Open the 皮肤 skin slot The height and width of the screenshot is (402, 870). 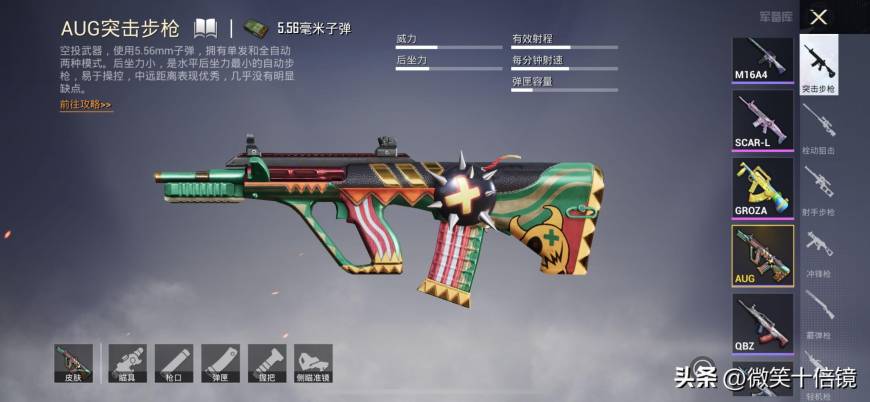point(74,364)
